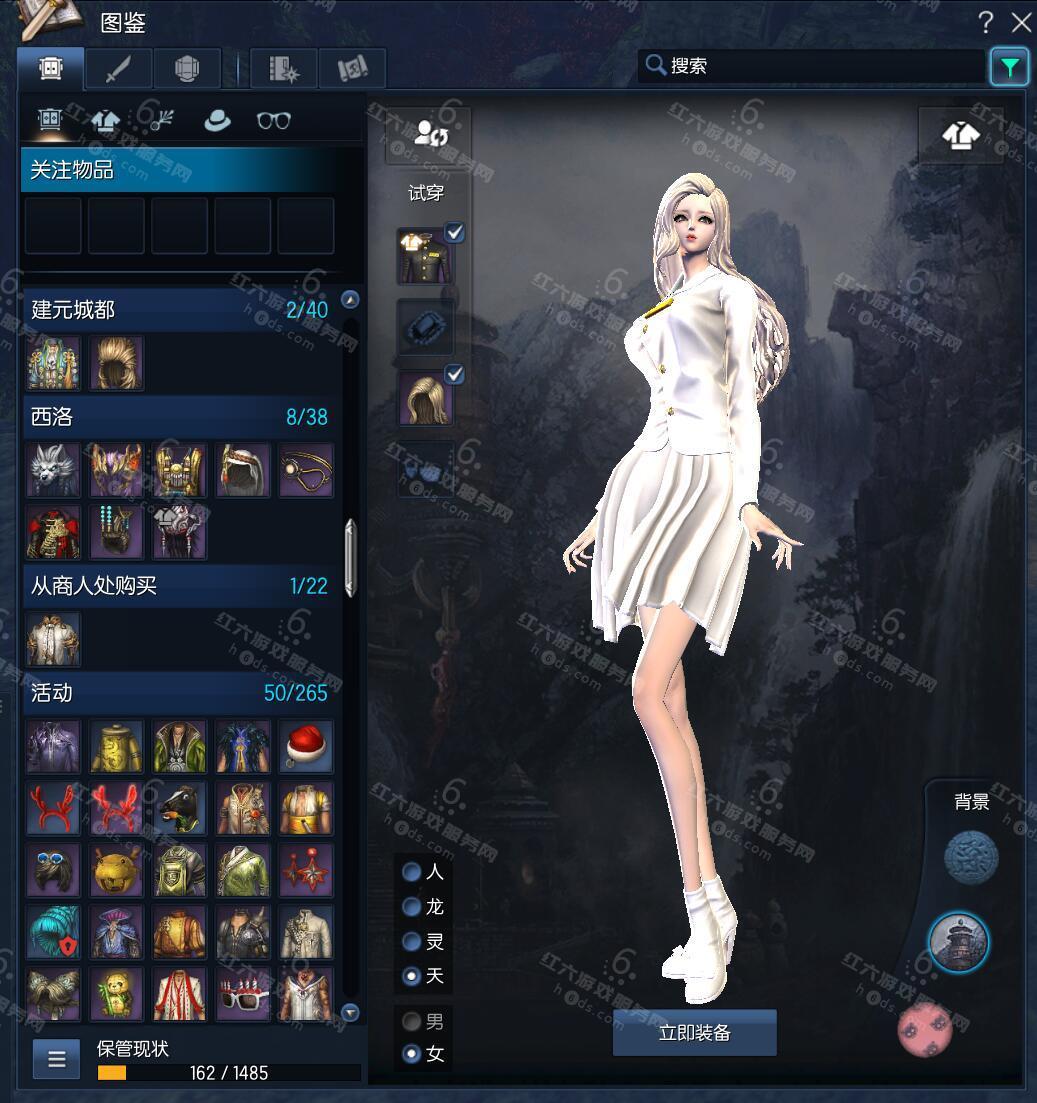Toggle the green filter funnel button
Viewport: 1037px width, 1103px height.
pyautogui.click(x=1009, y=67)
